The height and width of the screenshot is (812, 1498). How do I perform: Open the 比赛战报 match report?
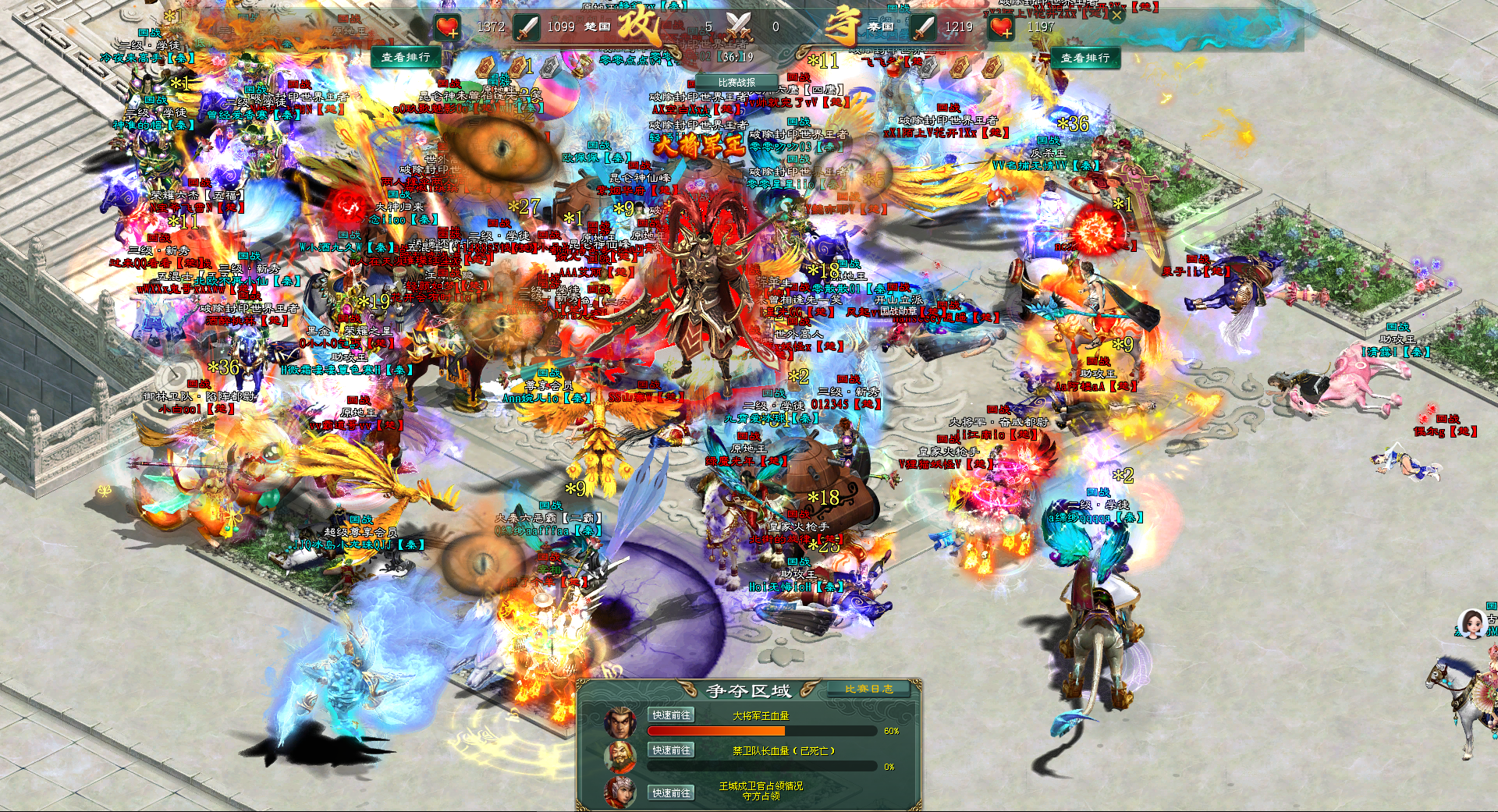coord(737,82)
